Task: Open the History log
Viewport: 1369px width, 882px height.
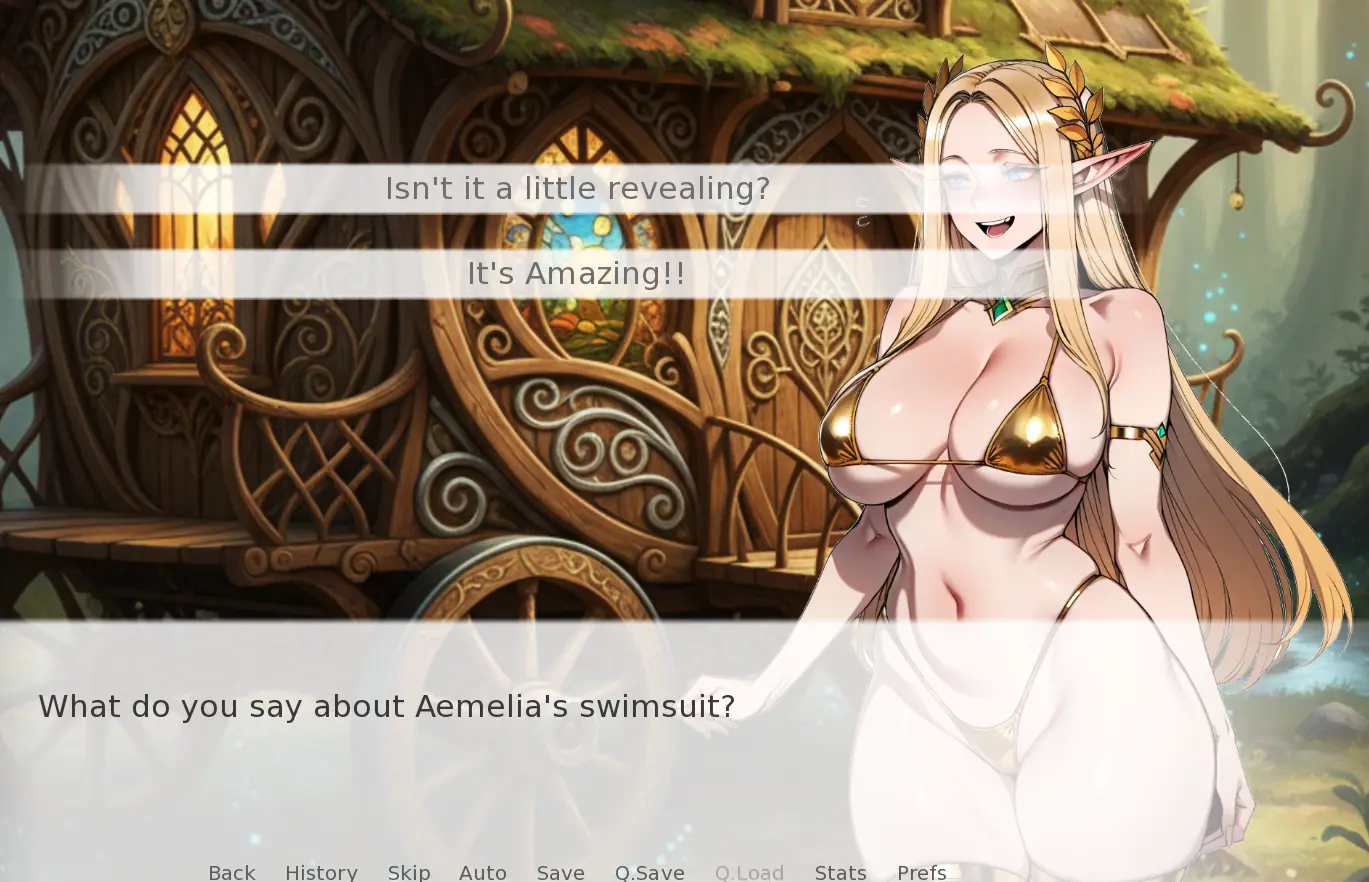Action: [321, 872]
